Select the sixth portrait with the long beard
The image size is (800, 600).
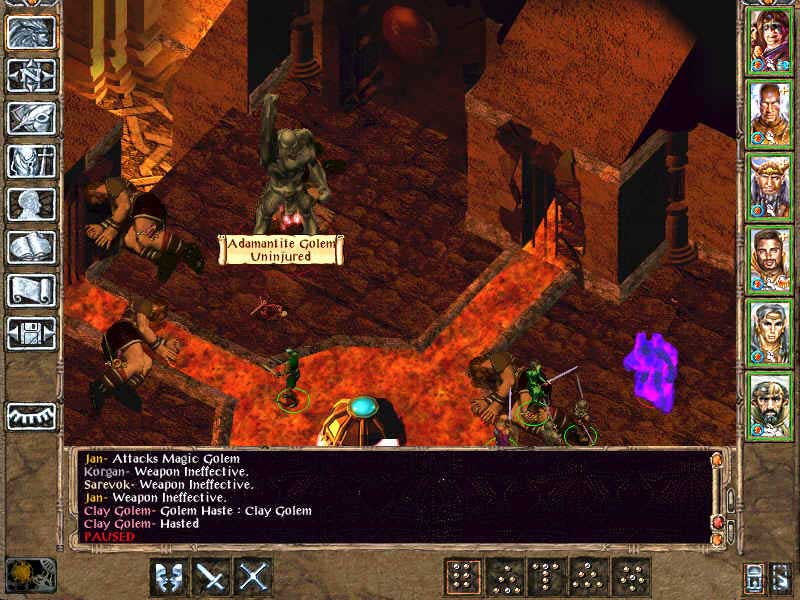769,405
